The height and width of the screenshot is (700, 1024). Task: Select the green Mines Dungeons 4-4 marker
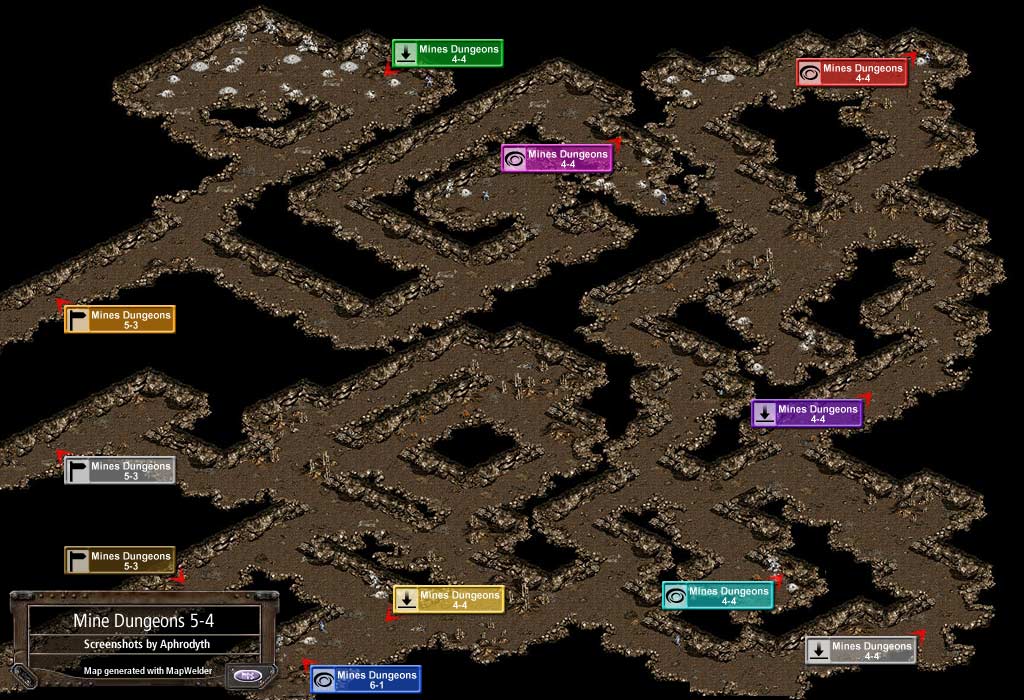pyautogui.click(x=447, y=53)
